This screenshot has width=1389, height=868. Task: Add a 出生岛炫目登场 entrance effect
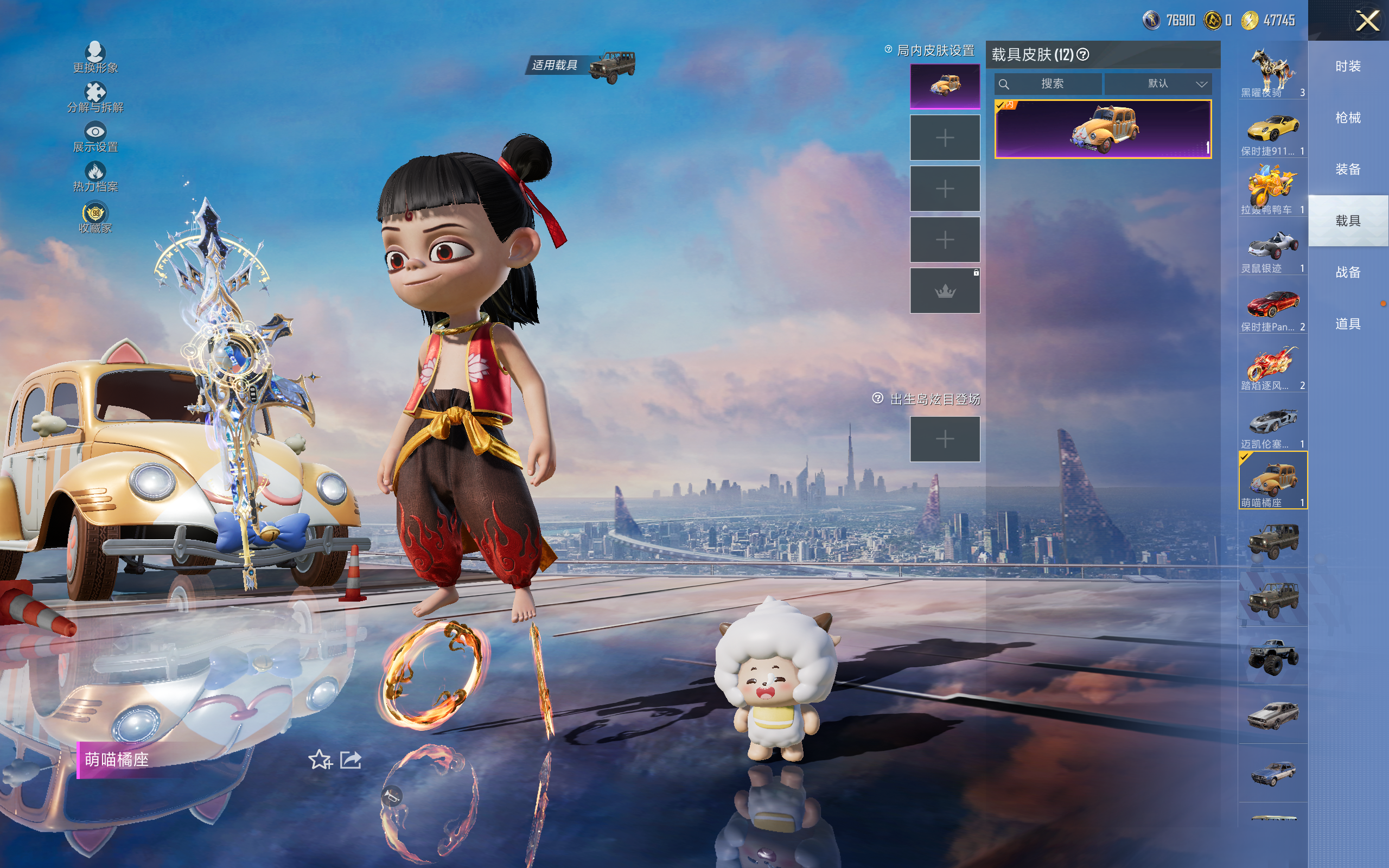[945, 439]
